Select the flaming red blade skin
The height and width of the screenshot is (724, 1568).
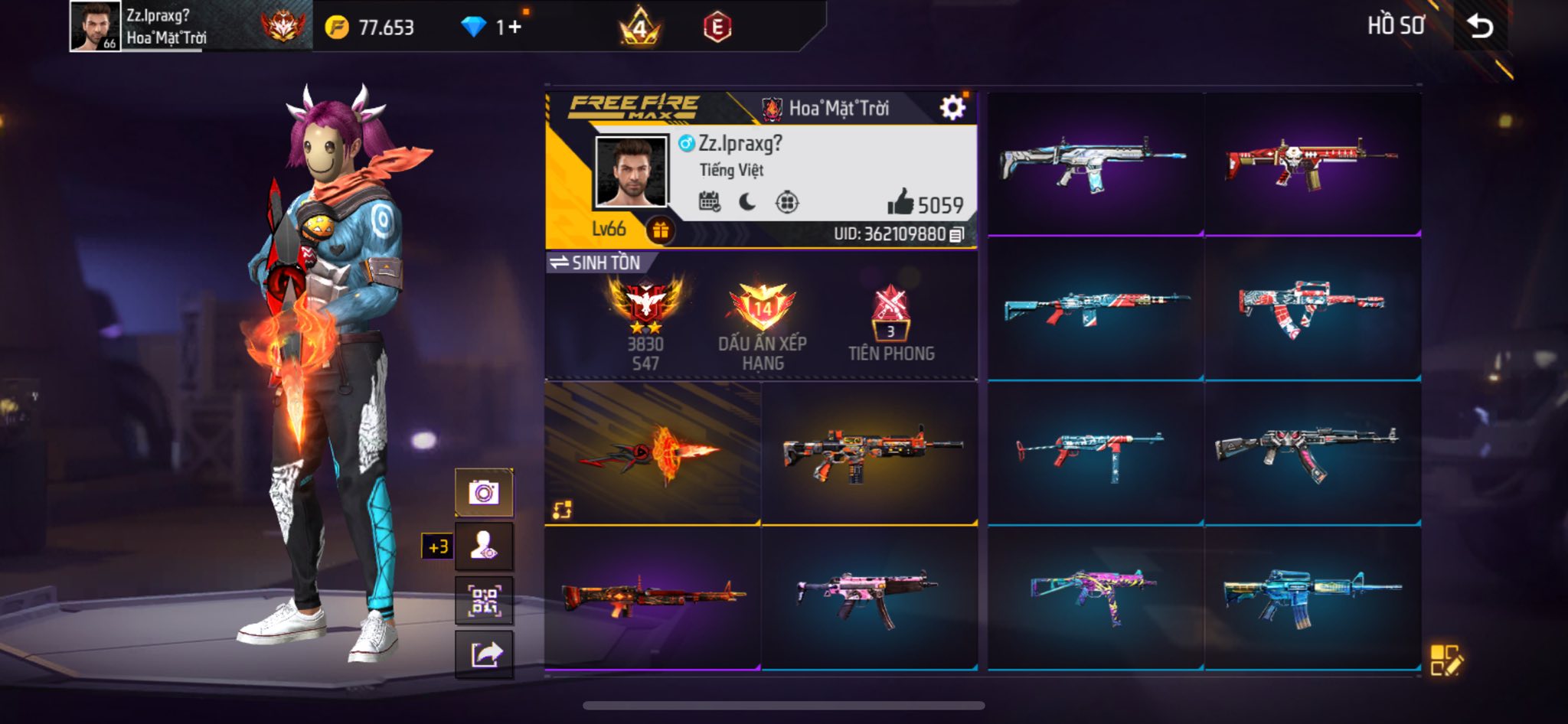[652, 453]
